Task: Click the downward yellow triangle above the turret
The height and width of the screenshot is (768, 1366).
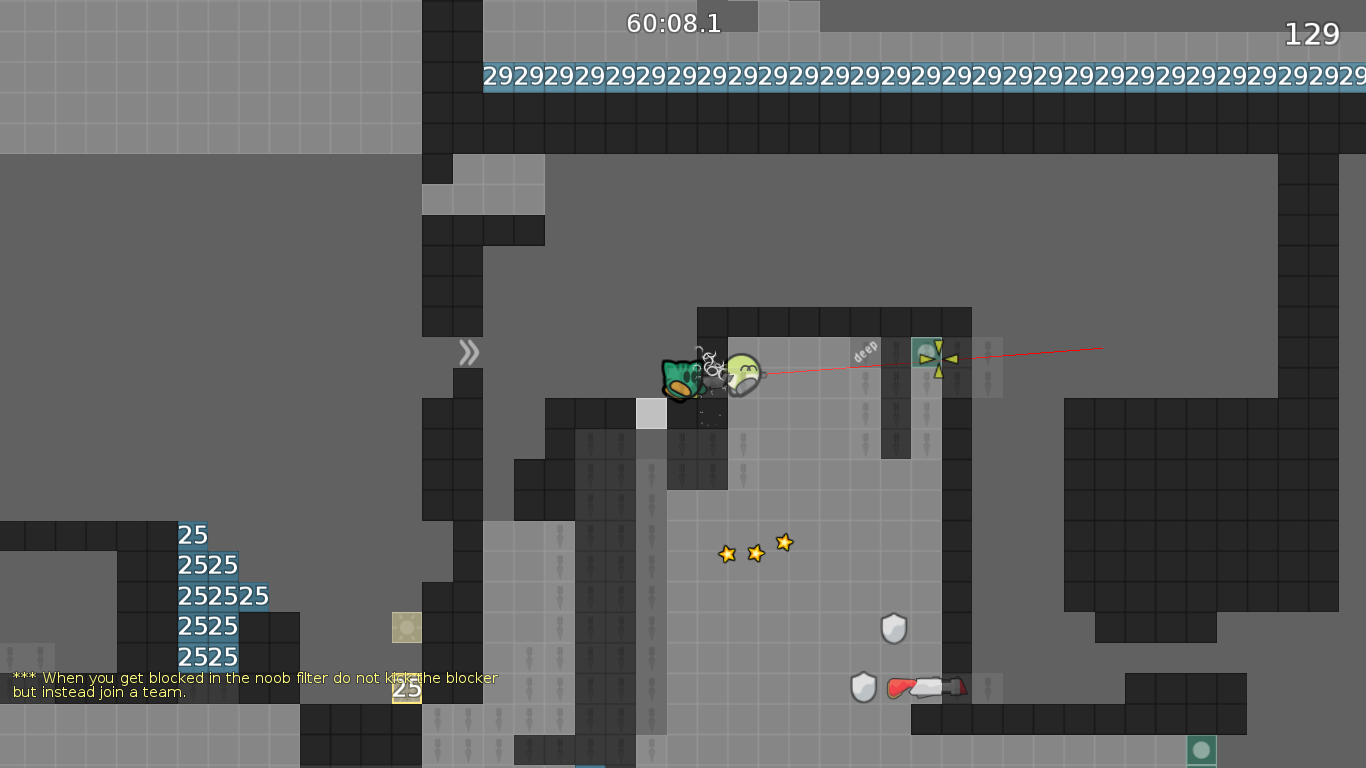Action: click(937, 345)
